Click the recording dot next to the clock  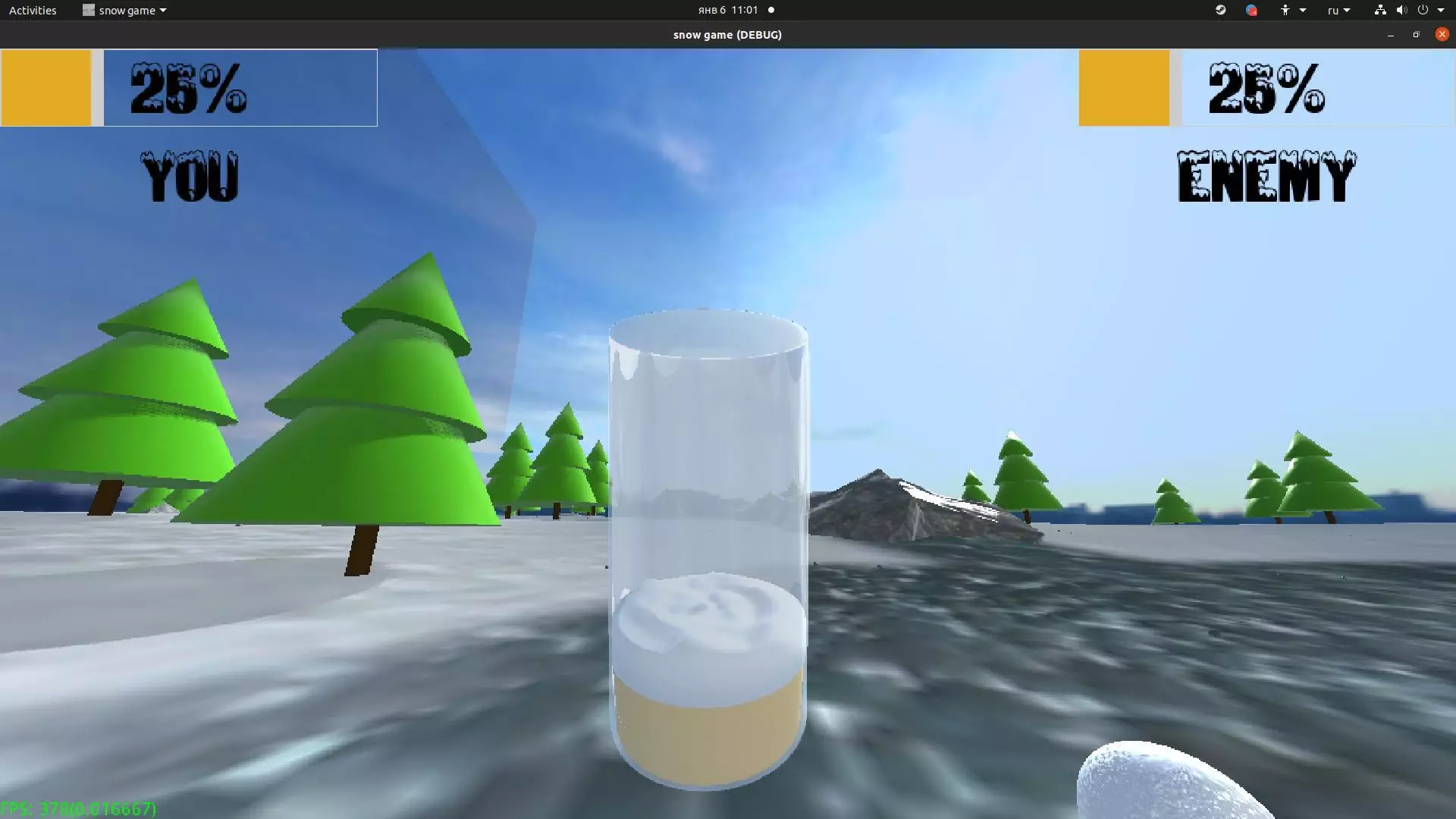click(x=770, y=10)
